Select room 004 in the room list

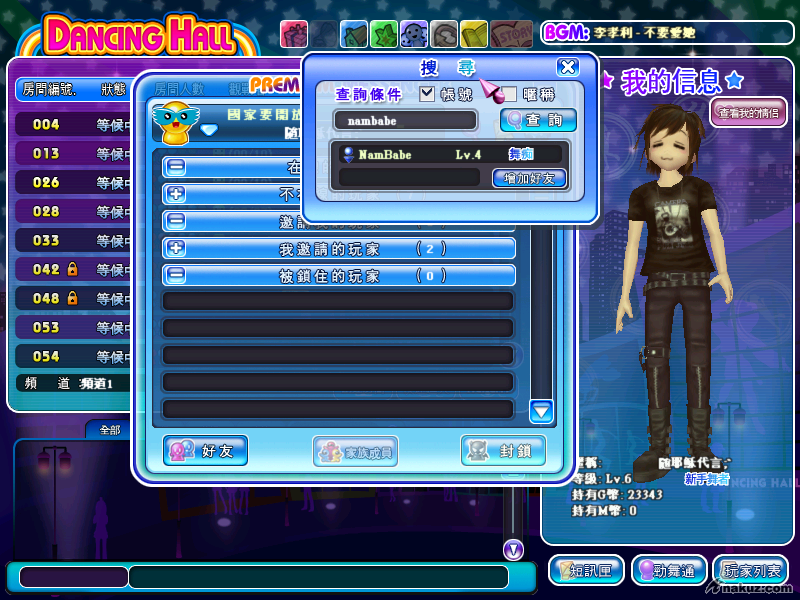(70, 125)
